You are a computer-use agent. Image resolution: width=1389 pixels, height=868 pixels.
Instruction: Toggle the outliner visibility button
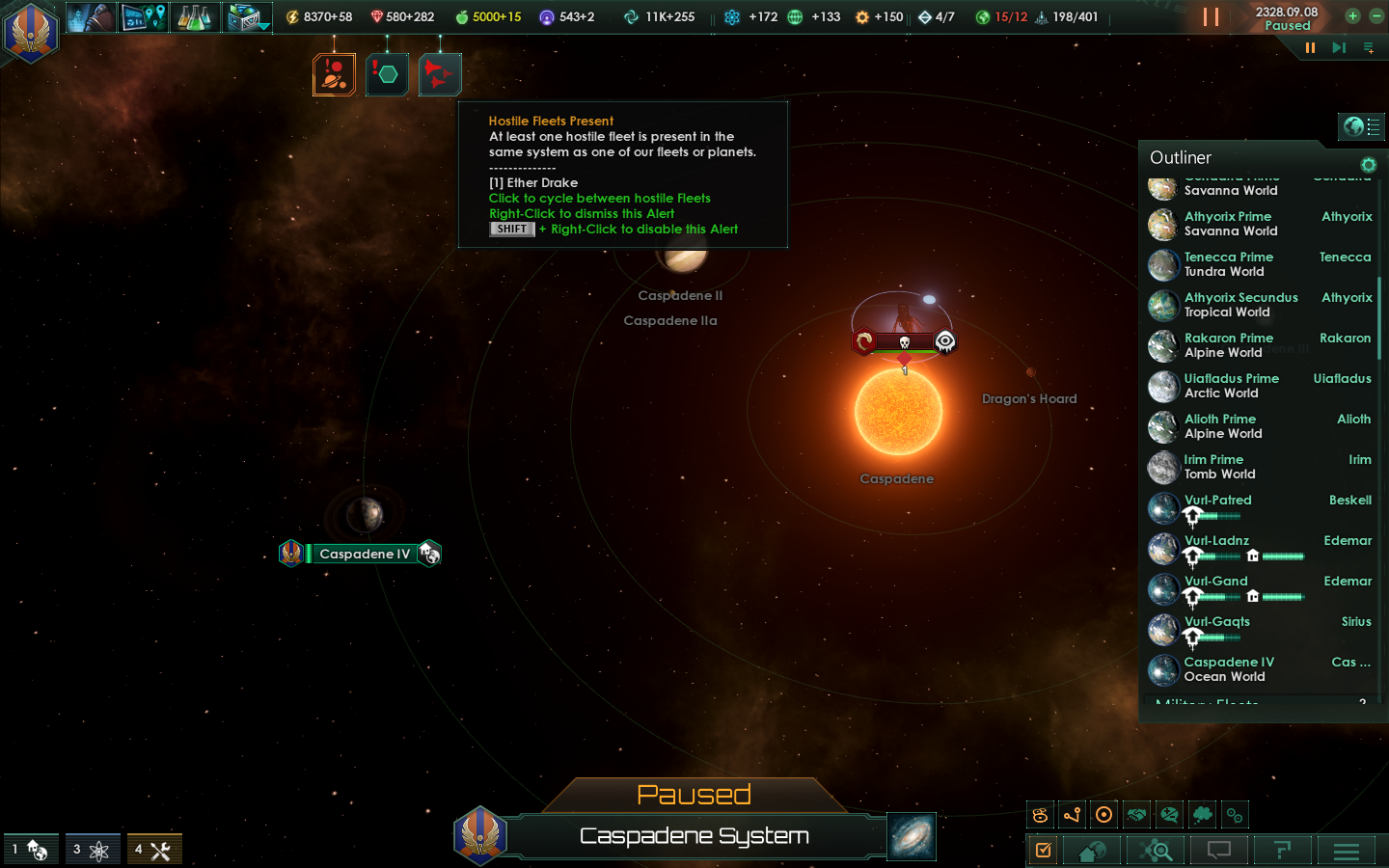(1361, 126)
